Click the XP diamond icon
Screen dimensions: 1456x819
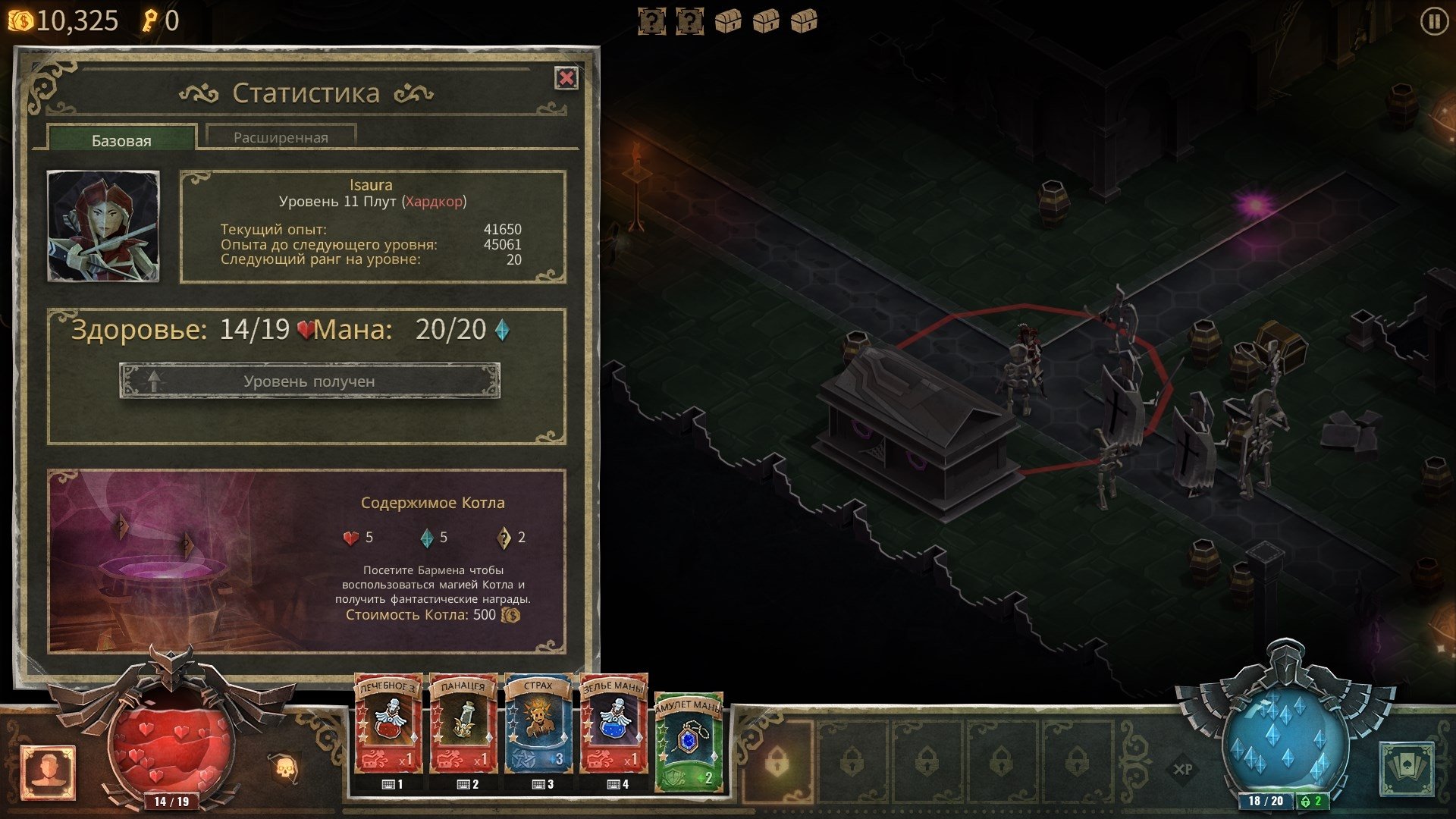point(1182,769)
